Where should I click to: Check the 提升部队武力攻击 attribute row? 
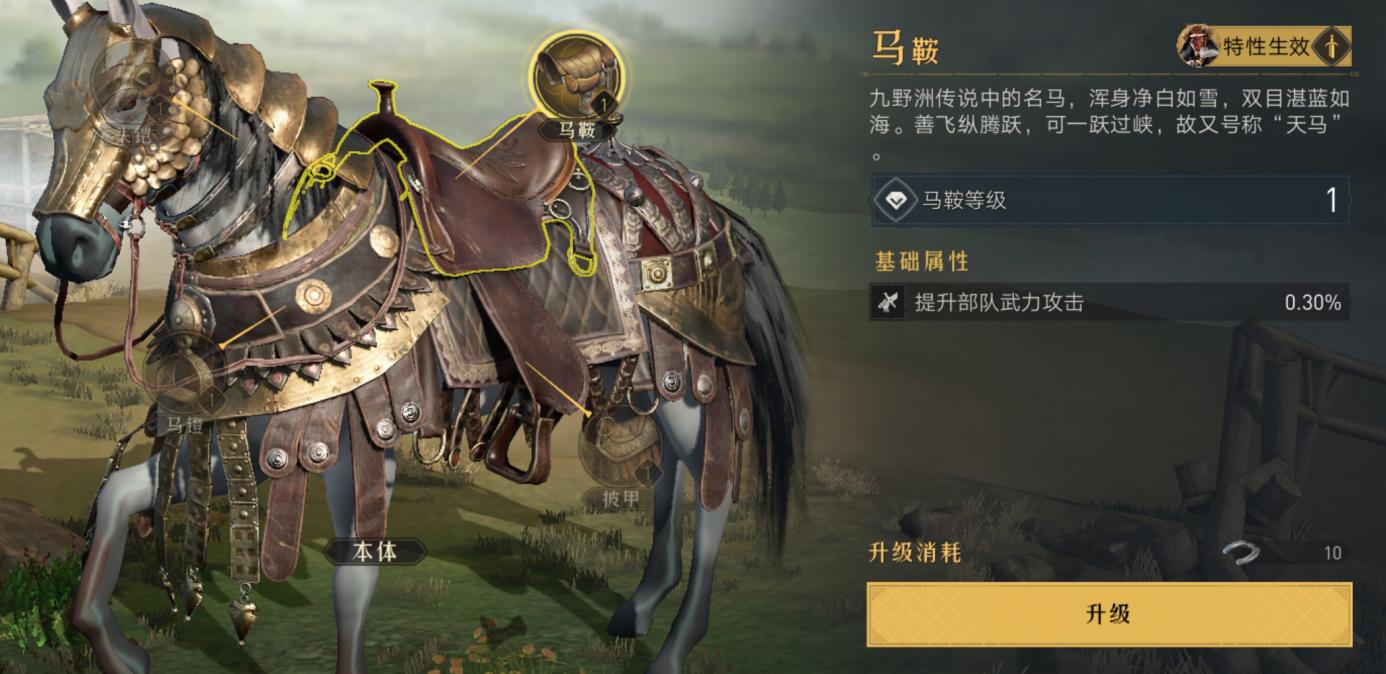pos(1108,302)
